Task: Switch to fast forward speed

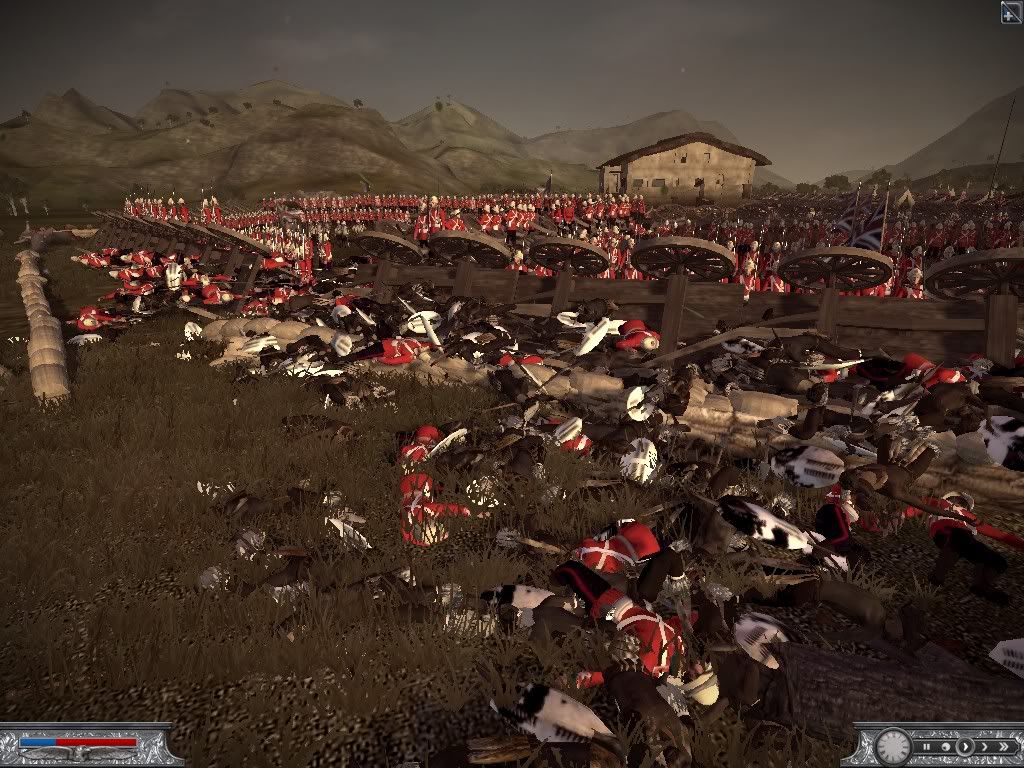Action: tap(983, 746)
